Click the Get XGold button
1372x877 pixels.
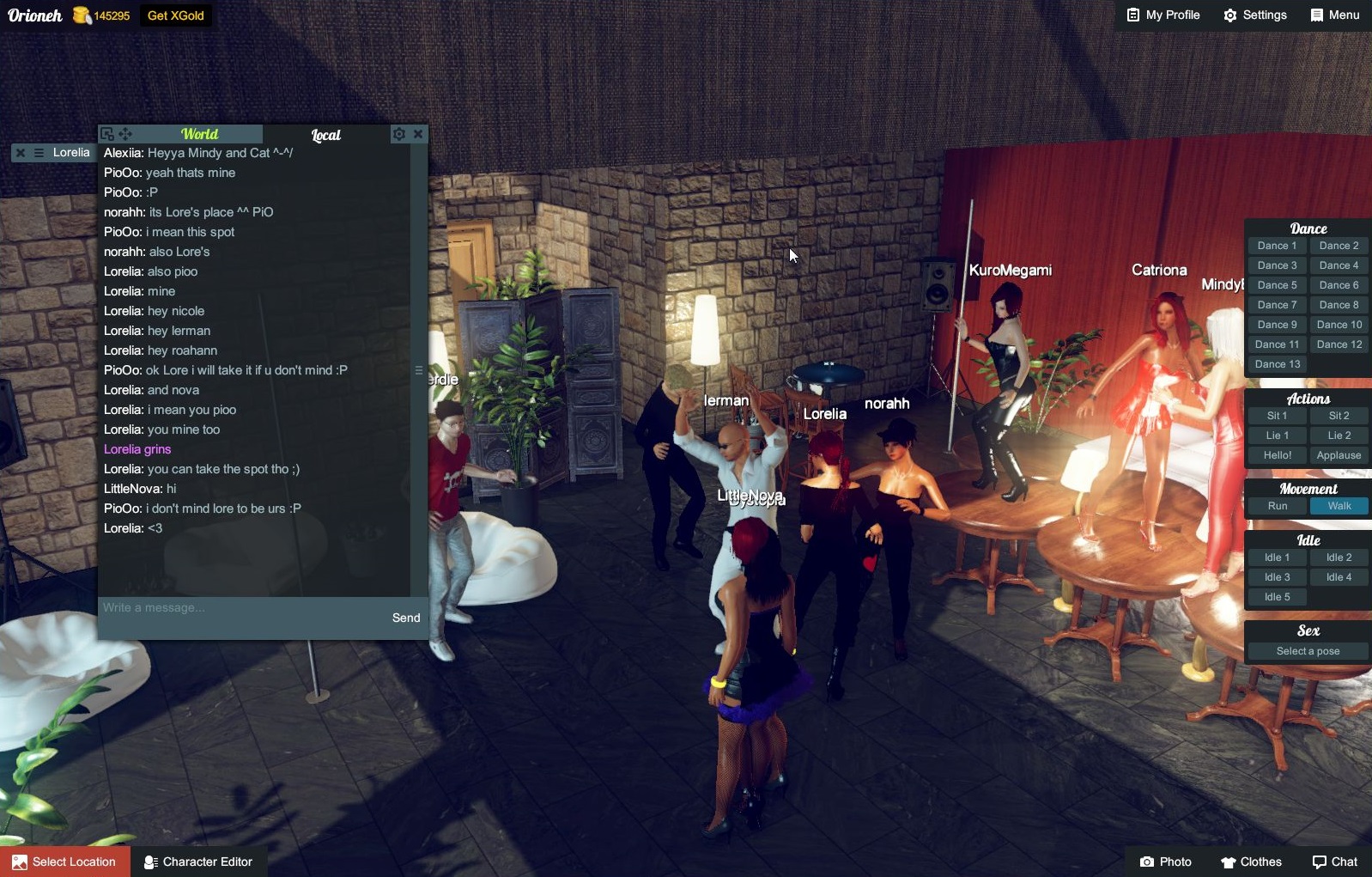tap(176, 15)
